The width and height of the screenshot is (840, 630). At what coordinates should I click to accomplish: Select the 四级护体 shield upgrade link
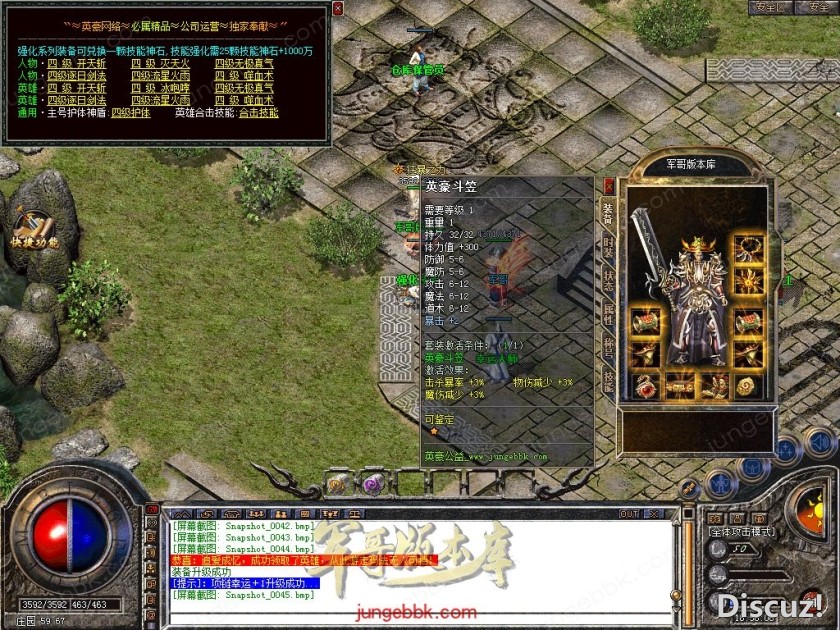coord(130,113)
